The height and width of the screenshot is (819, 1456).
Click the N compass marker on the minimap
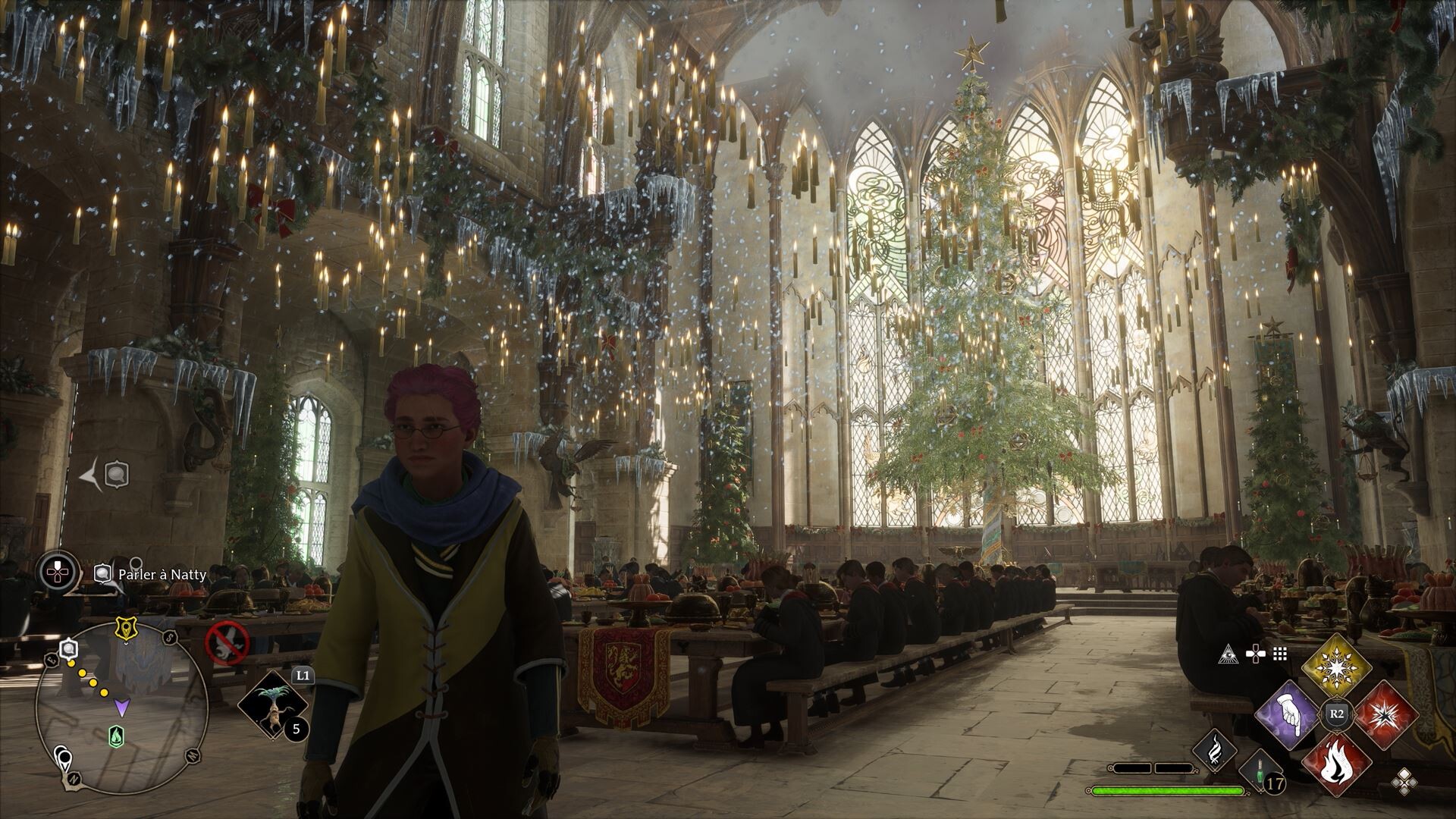pos(73,780)
